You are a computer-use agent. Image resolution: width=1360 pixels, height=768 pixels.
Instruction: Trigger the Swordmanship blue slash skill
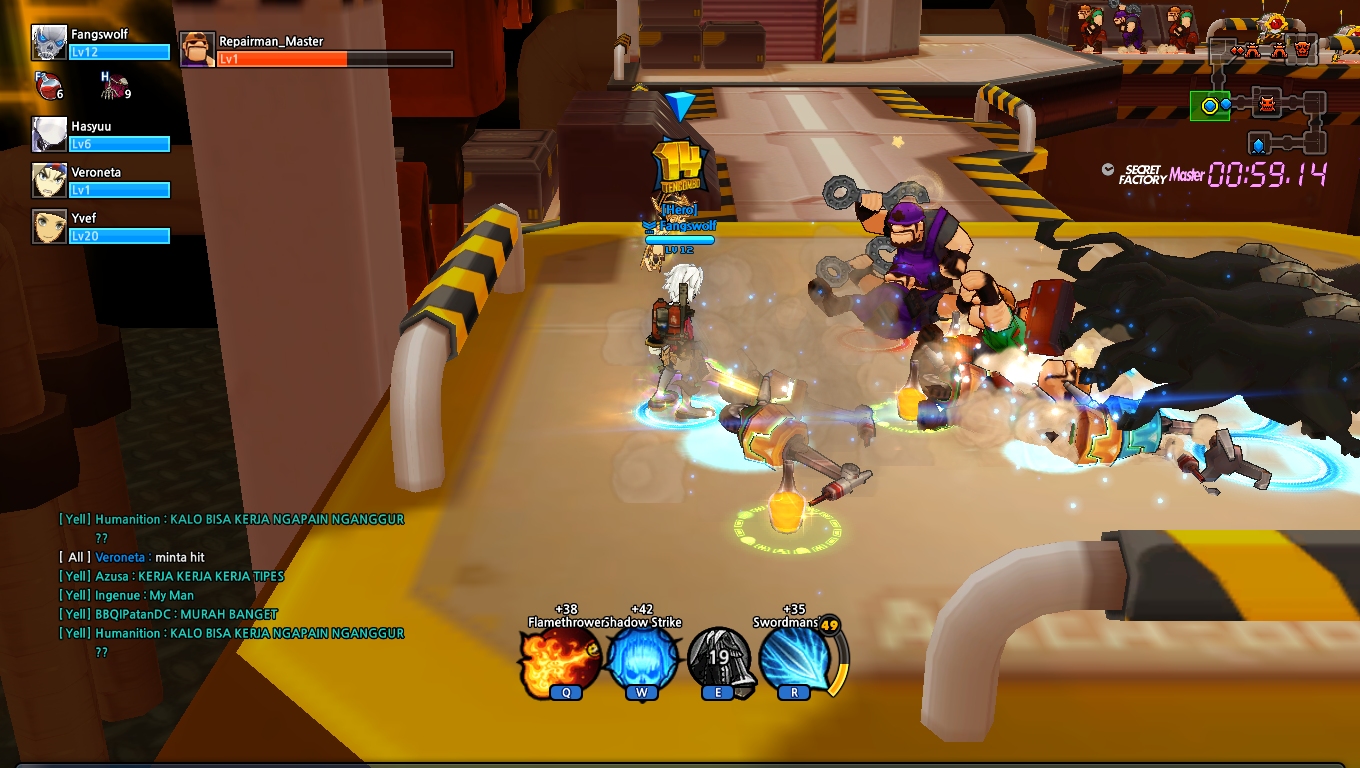[795, 660]
